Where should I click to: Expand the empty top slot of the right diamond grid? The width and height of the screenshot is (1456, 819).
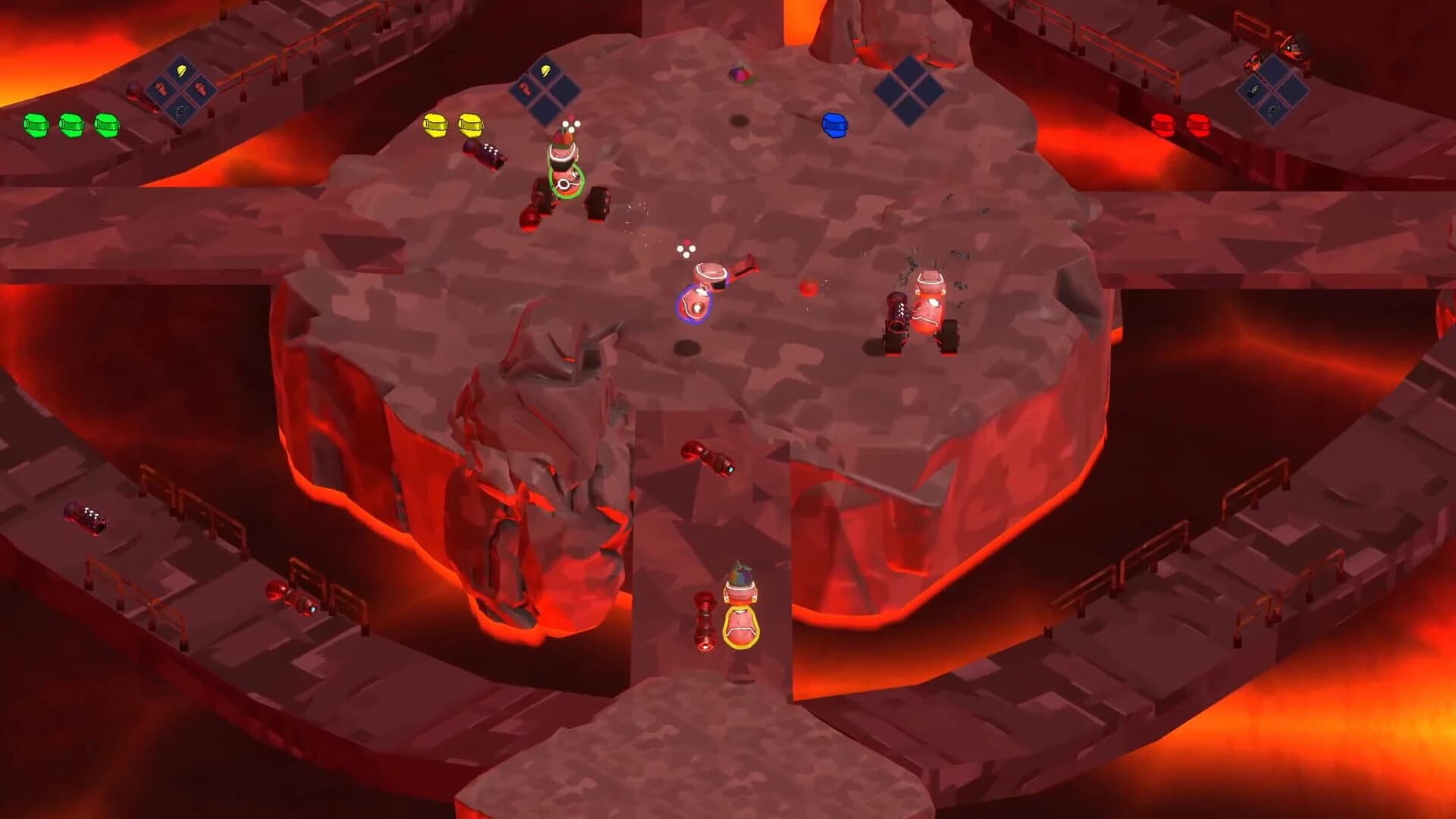click(1273, 66)
